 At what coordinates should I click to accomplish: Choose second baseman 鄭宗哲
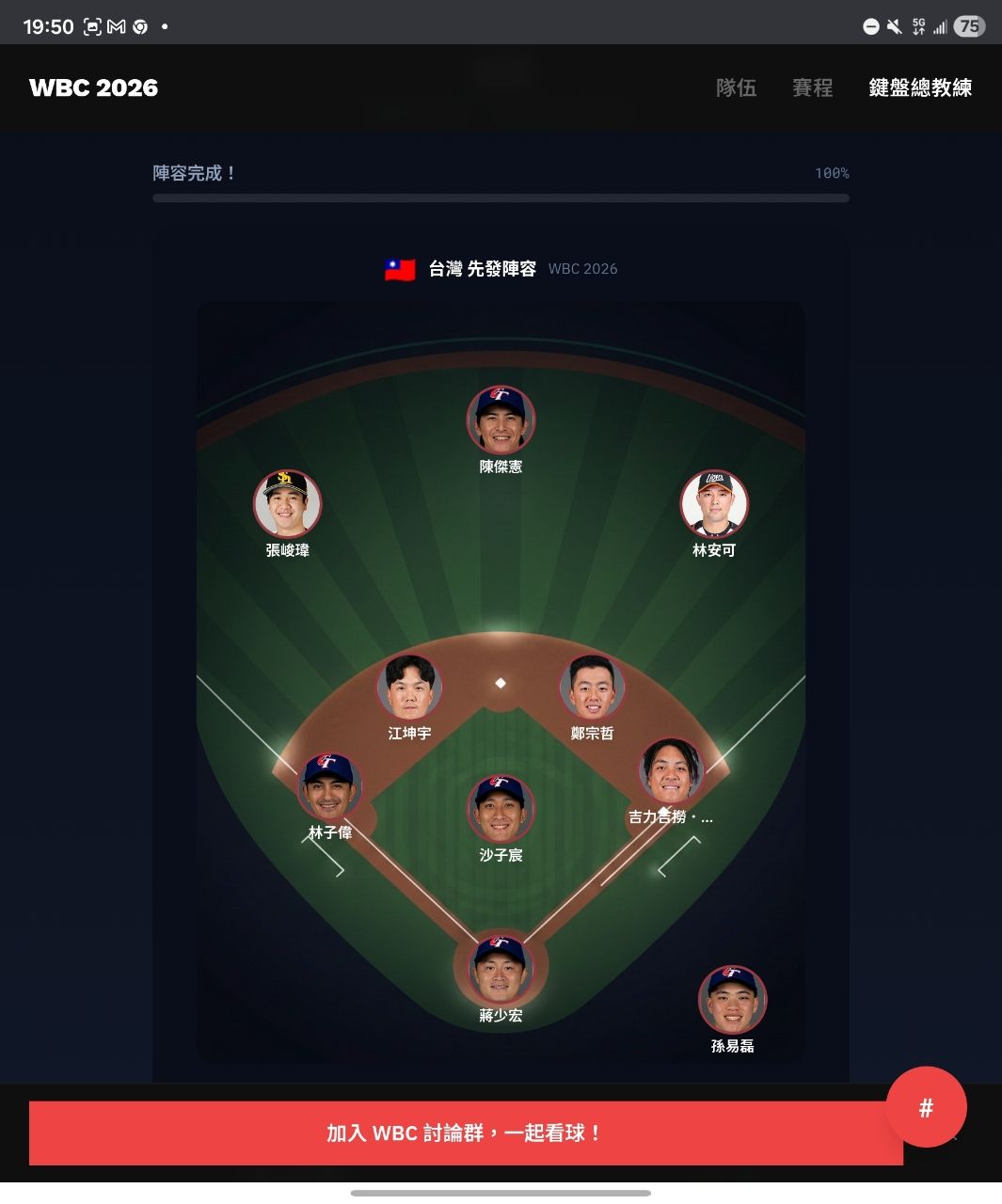coord(592,688)
